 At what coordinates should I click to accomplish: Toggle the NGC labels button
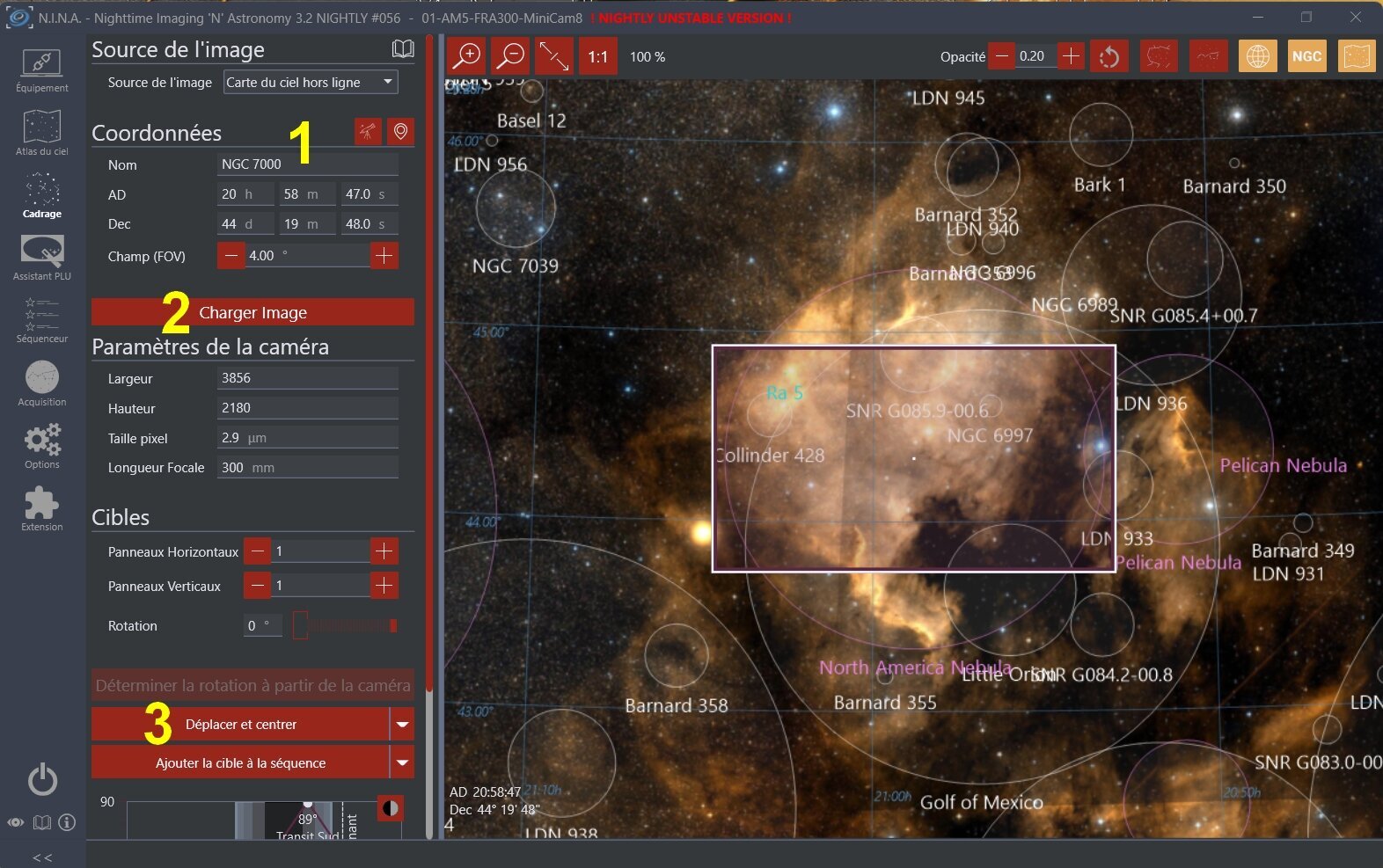(x=1306, y=56)
